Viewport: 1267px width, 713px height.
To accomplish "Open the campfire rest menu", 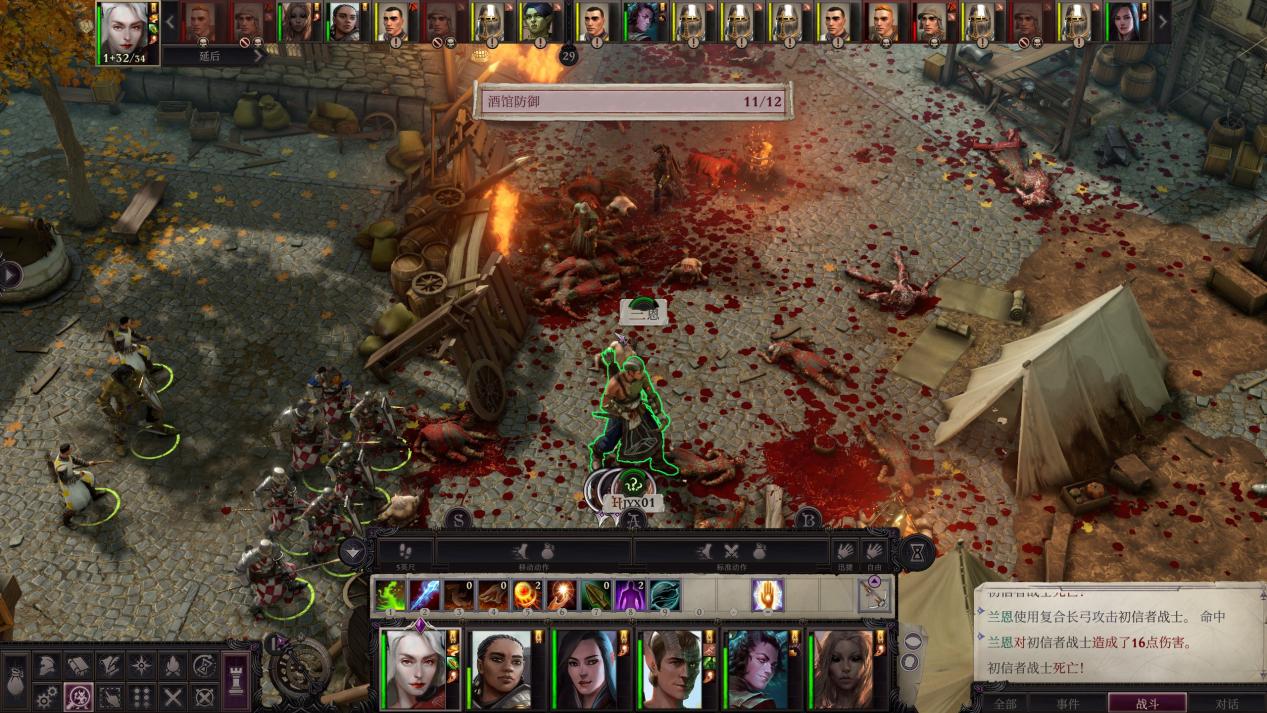I will pyautogui.click(x=172, y=665).
